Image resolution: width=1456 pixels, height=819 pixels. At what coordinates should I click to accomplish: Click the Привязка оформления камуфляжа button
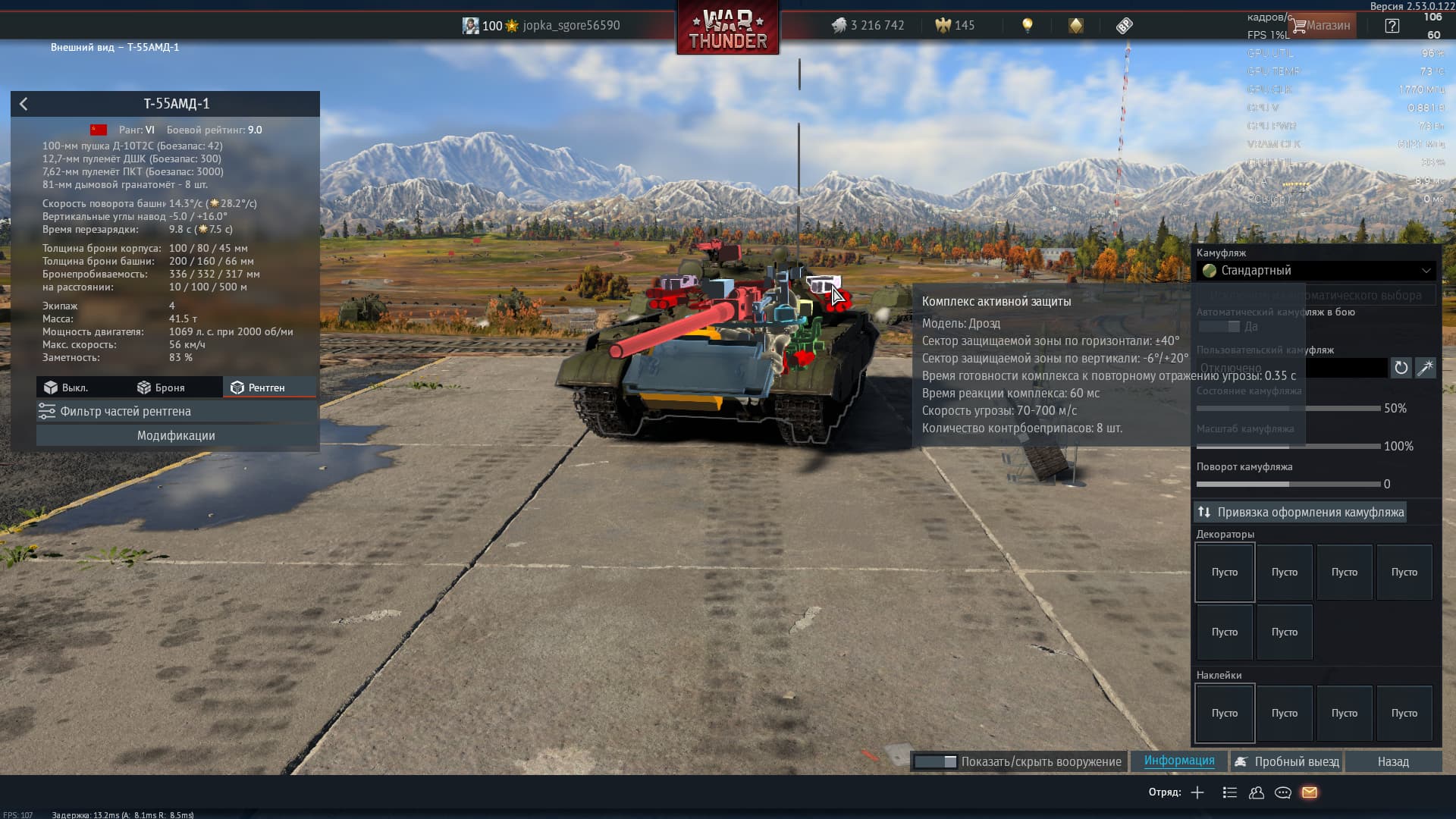pos(1301,512)
